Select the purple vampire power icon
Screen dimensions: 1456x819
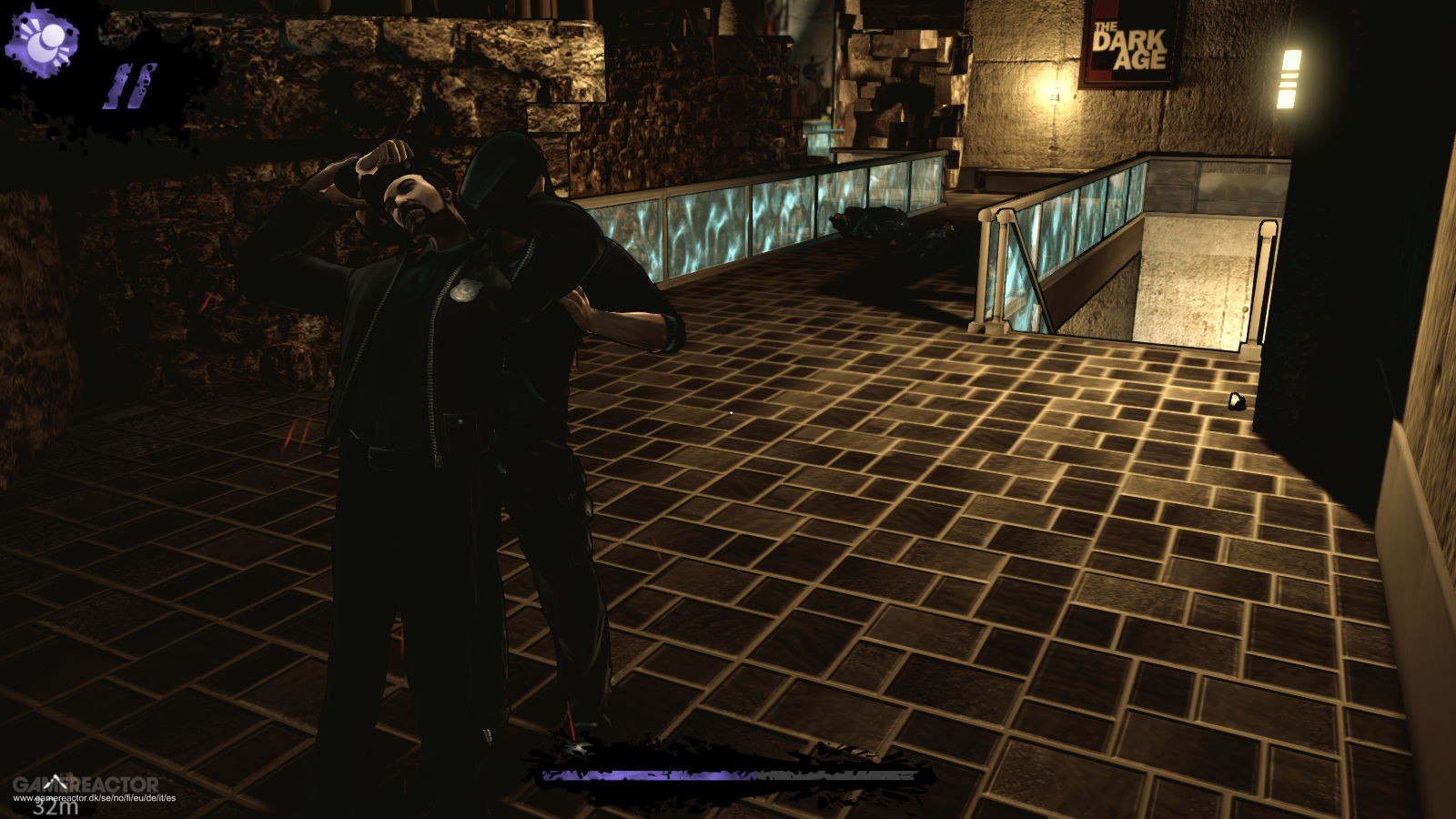[x=42, y=40]
